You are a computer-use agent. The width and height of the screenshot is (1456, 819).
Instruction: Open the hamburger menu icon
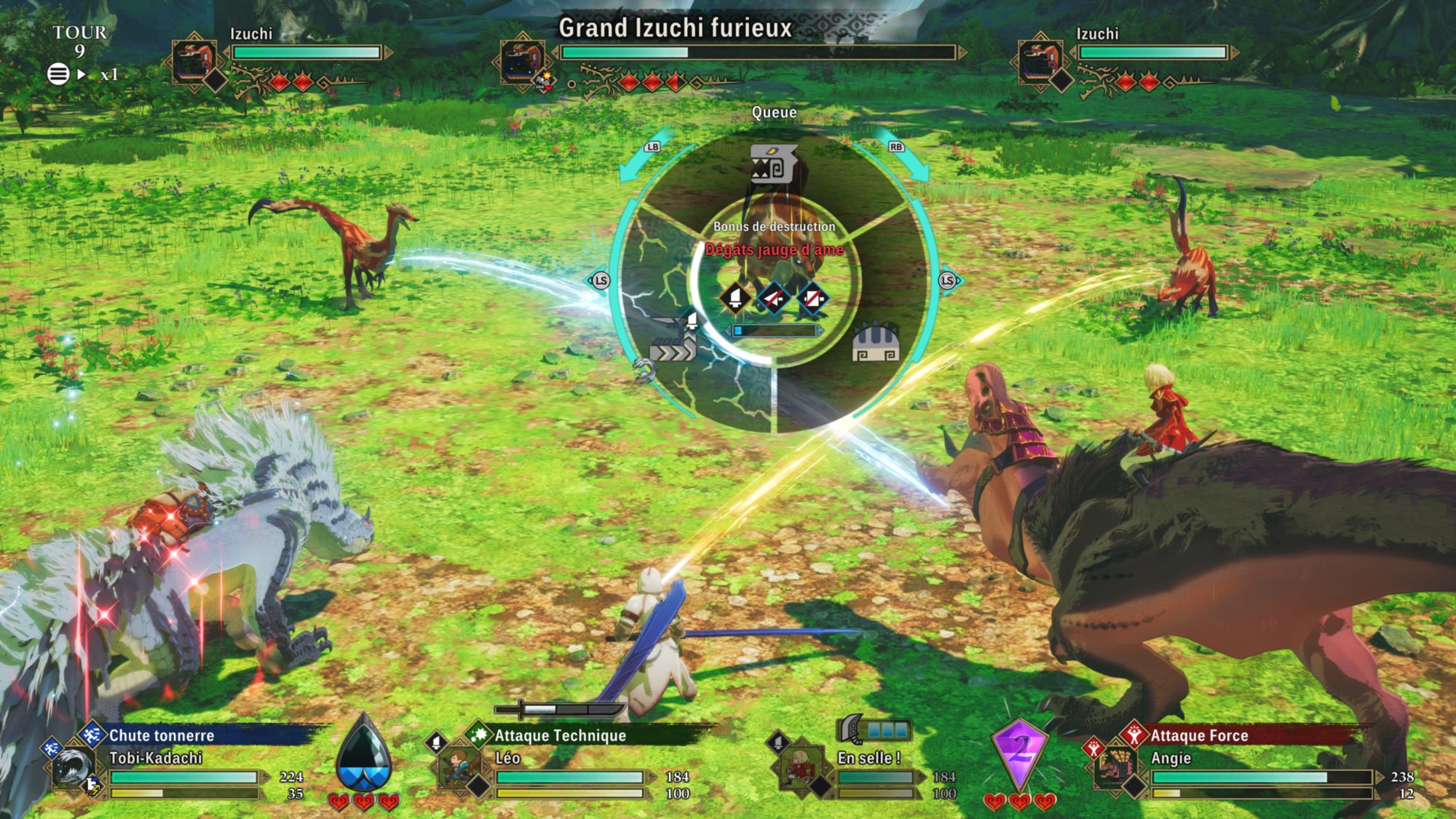coord(58,74)
